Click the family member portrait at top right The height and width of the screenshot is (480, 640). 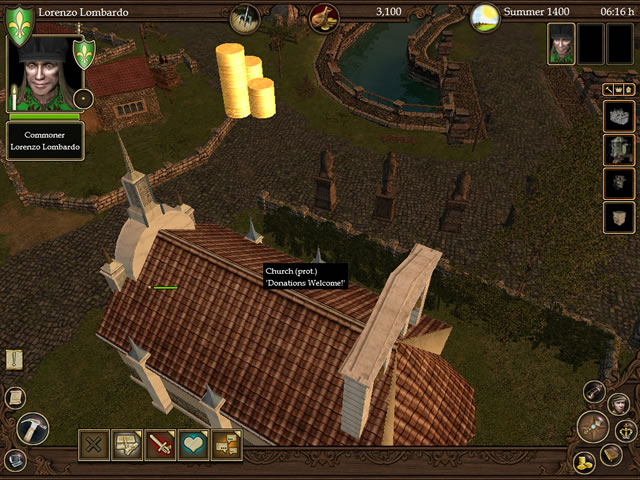click(561, 44)
